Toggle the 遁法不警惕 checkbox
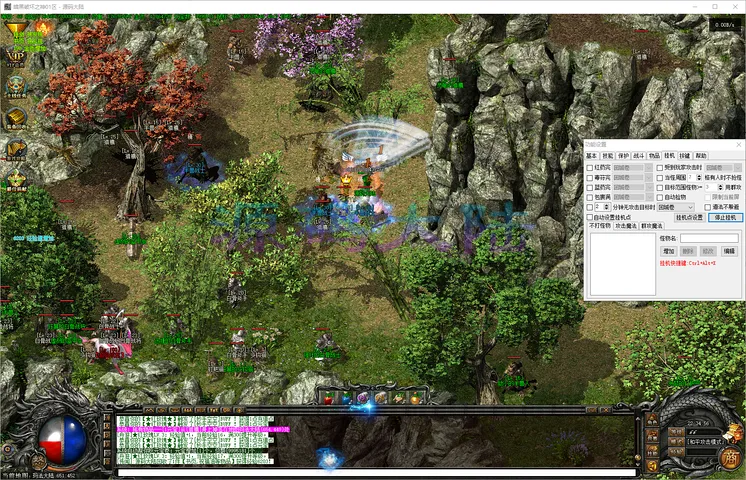Image resolution: width=746 pixels, height=480 pixels. click(x=708, y=207)
